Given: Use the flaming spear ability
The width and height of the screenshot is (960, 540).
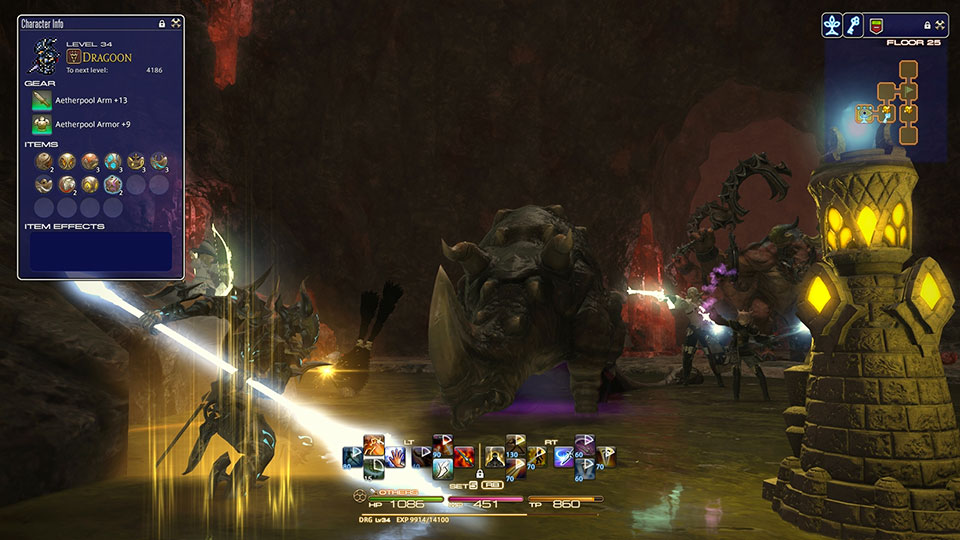Looking at the screenshot, I should 464,458.
